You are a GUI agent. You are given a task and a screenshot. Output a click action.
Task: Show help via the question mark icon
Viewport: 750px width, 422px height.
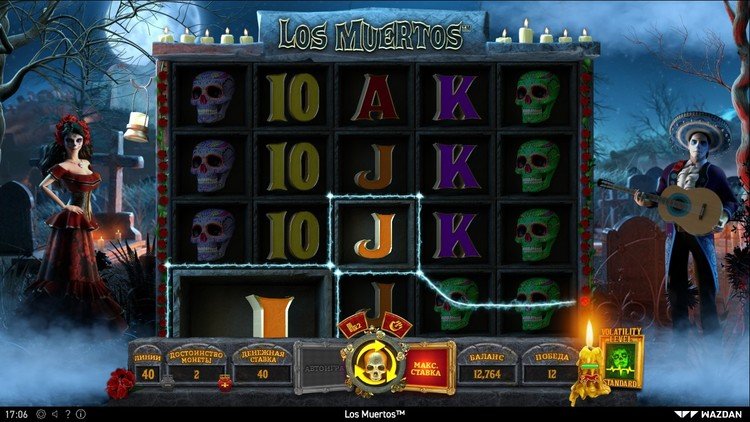67,413
